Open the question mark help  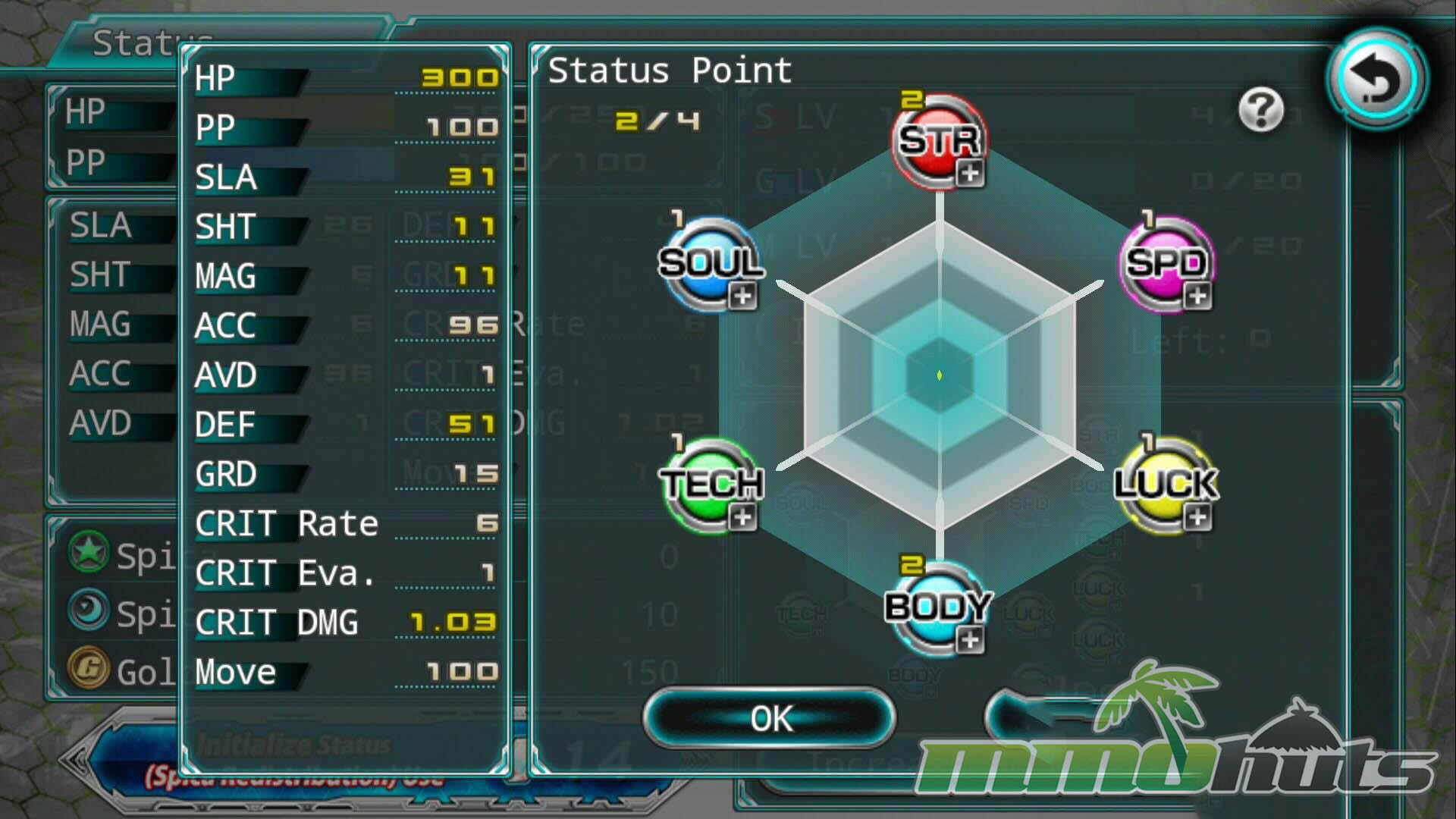1260,111
